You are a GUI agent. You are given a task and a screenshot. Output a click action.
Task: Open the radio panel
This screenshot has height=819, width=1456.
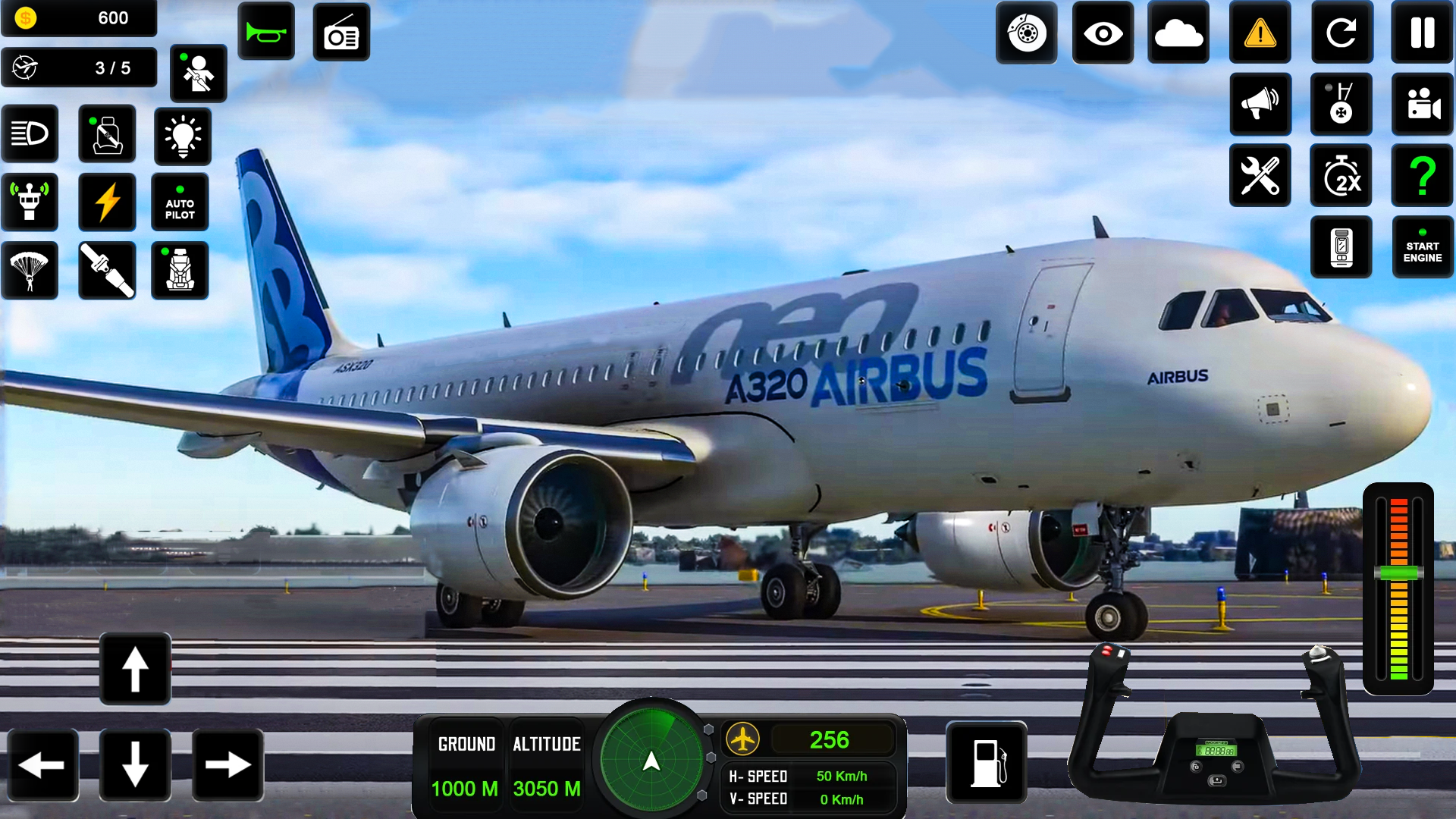click(x=341, y=33)
